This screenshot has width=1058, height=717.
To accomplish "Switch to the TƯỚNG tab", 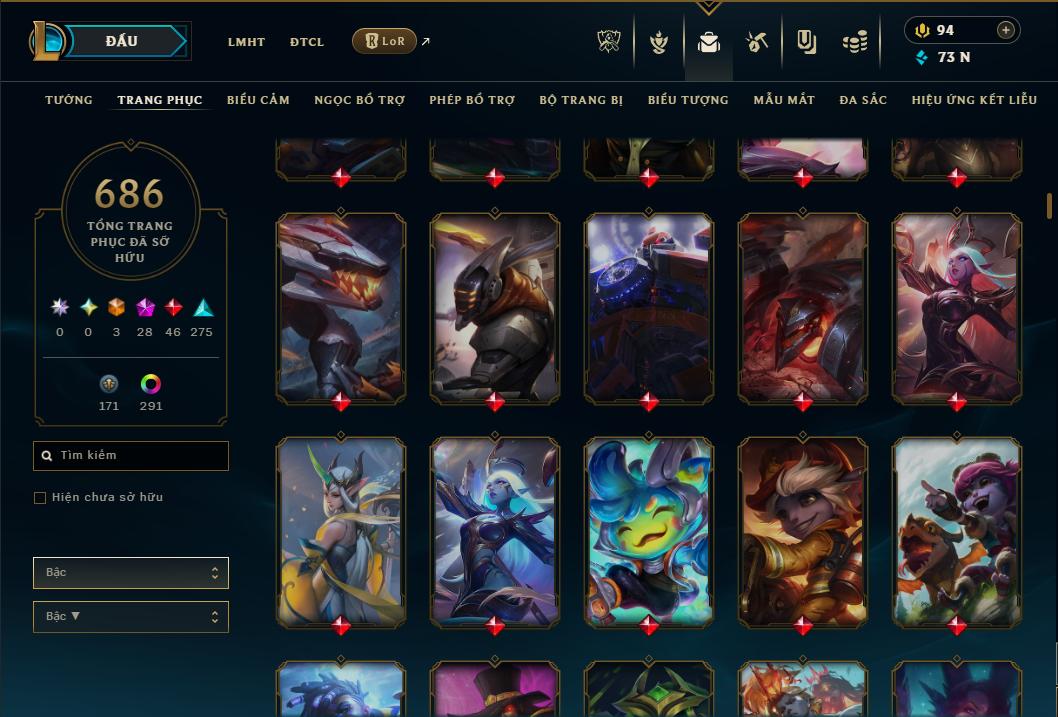I will point(69,100).
